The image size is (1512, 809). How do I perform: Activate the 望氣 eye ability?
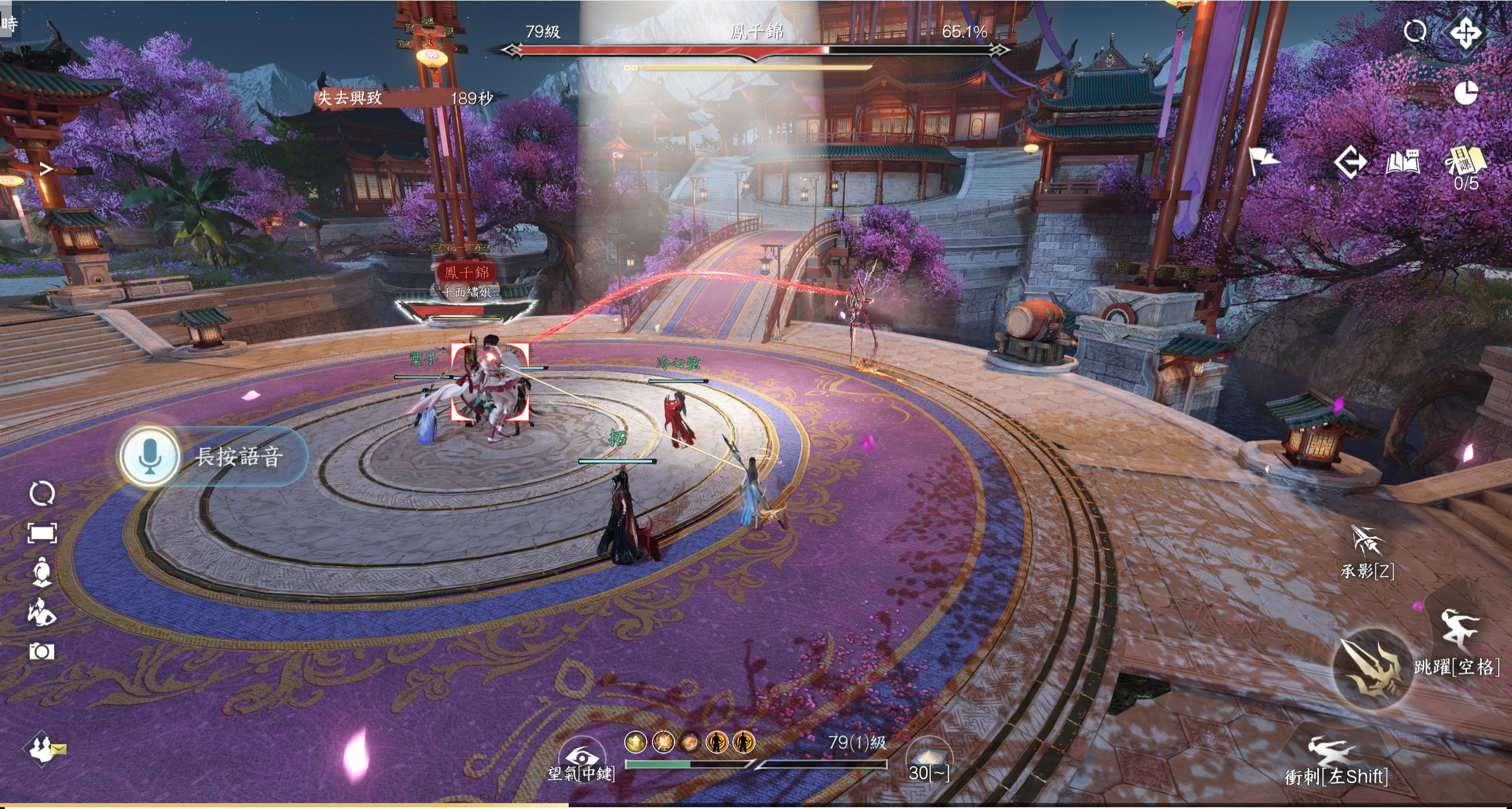(x=582, y=756)
